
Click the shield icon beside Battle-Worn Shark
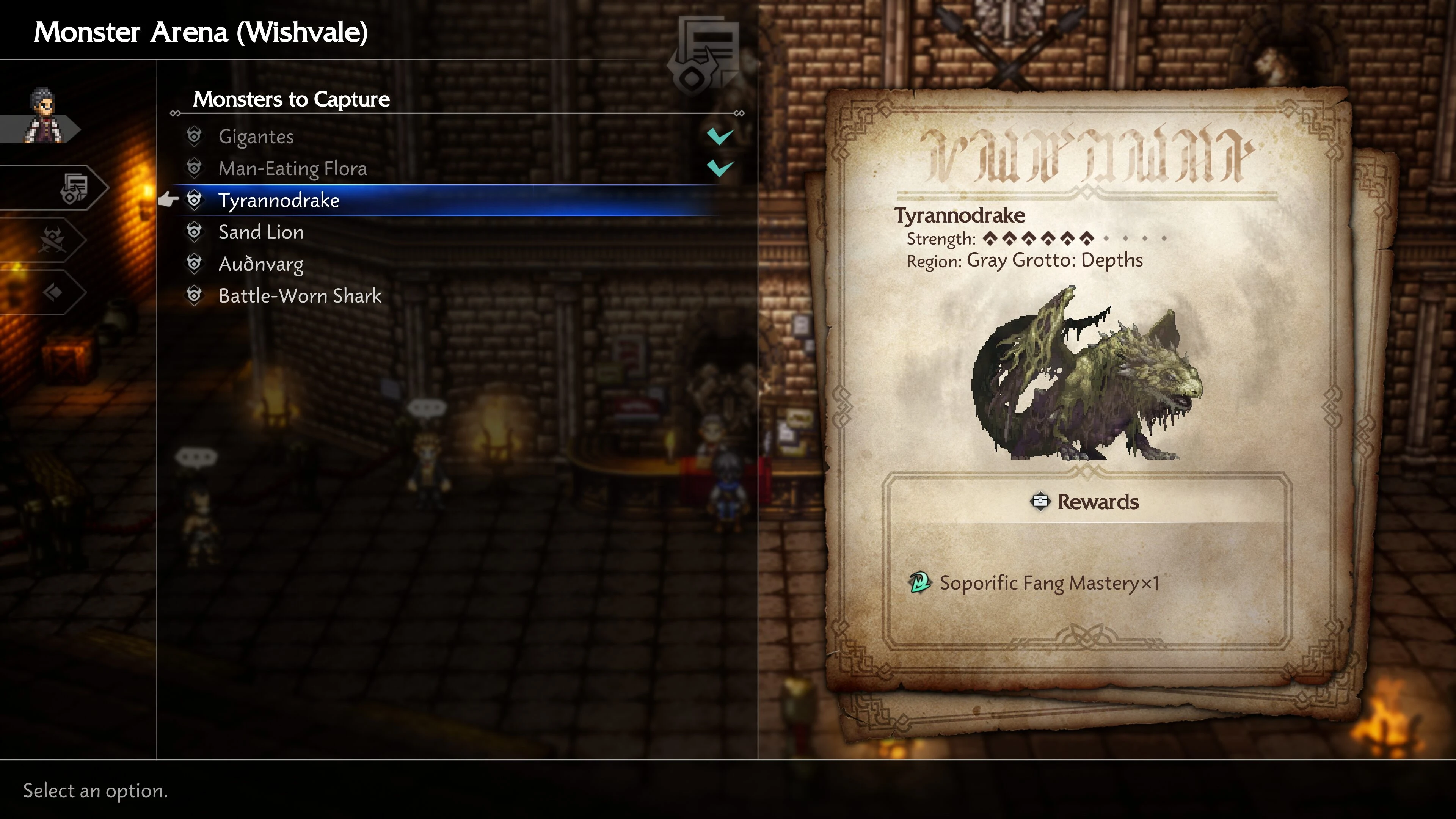click(195, 296)
